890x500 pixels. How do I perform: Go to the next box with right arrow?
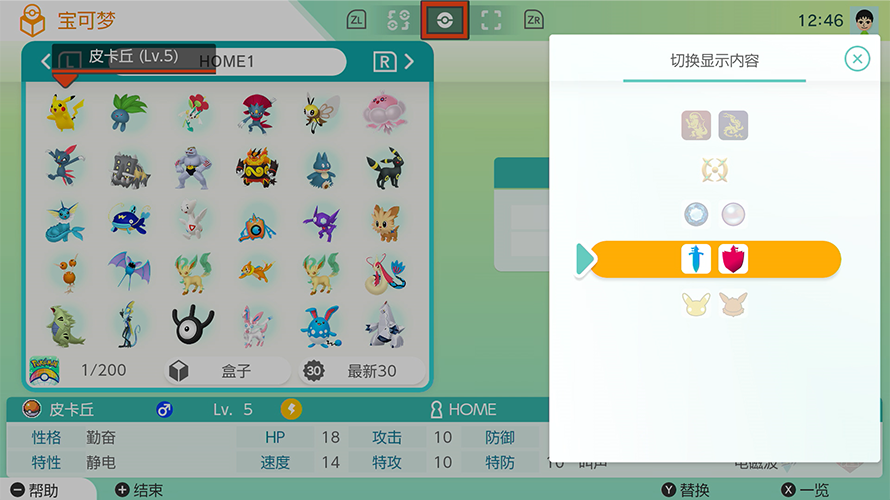409,62
